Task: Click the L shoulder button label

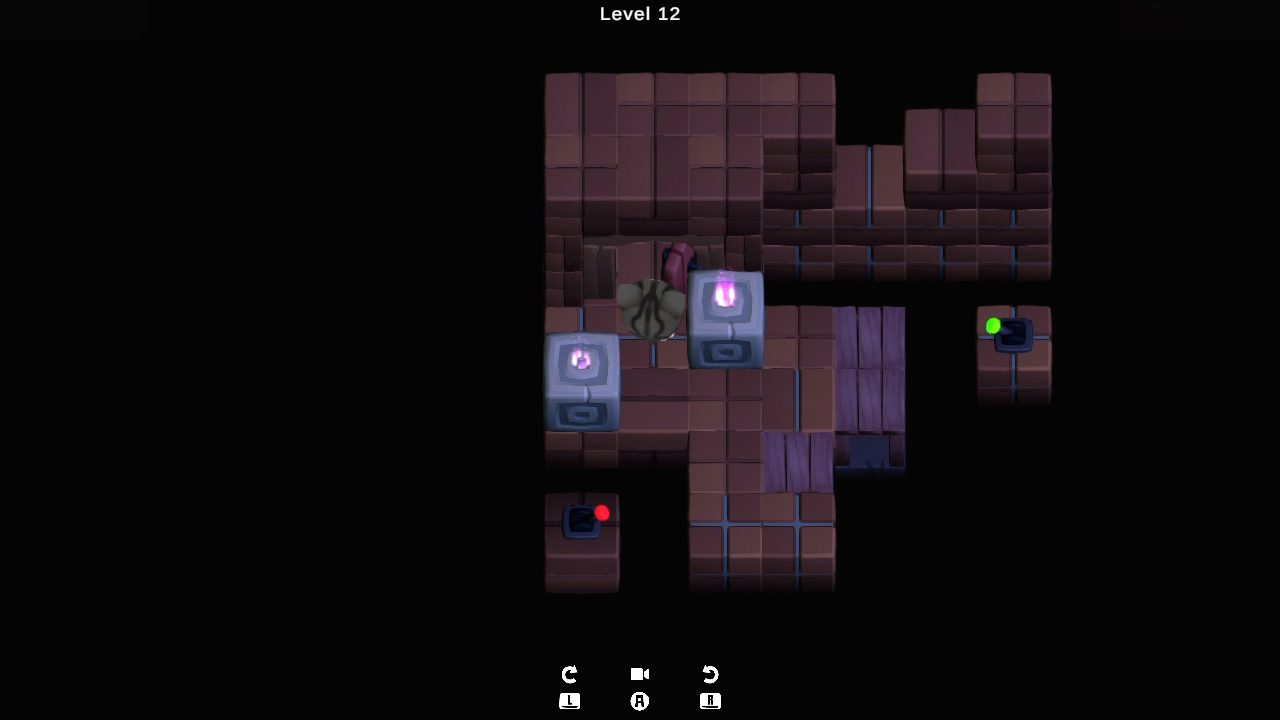Action: (569, 701)
